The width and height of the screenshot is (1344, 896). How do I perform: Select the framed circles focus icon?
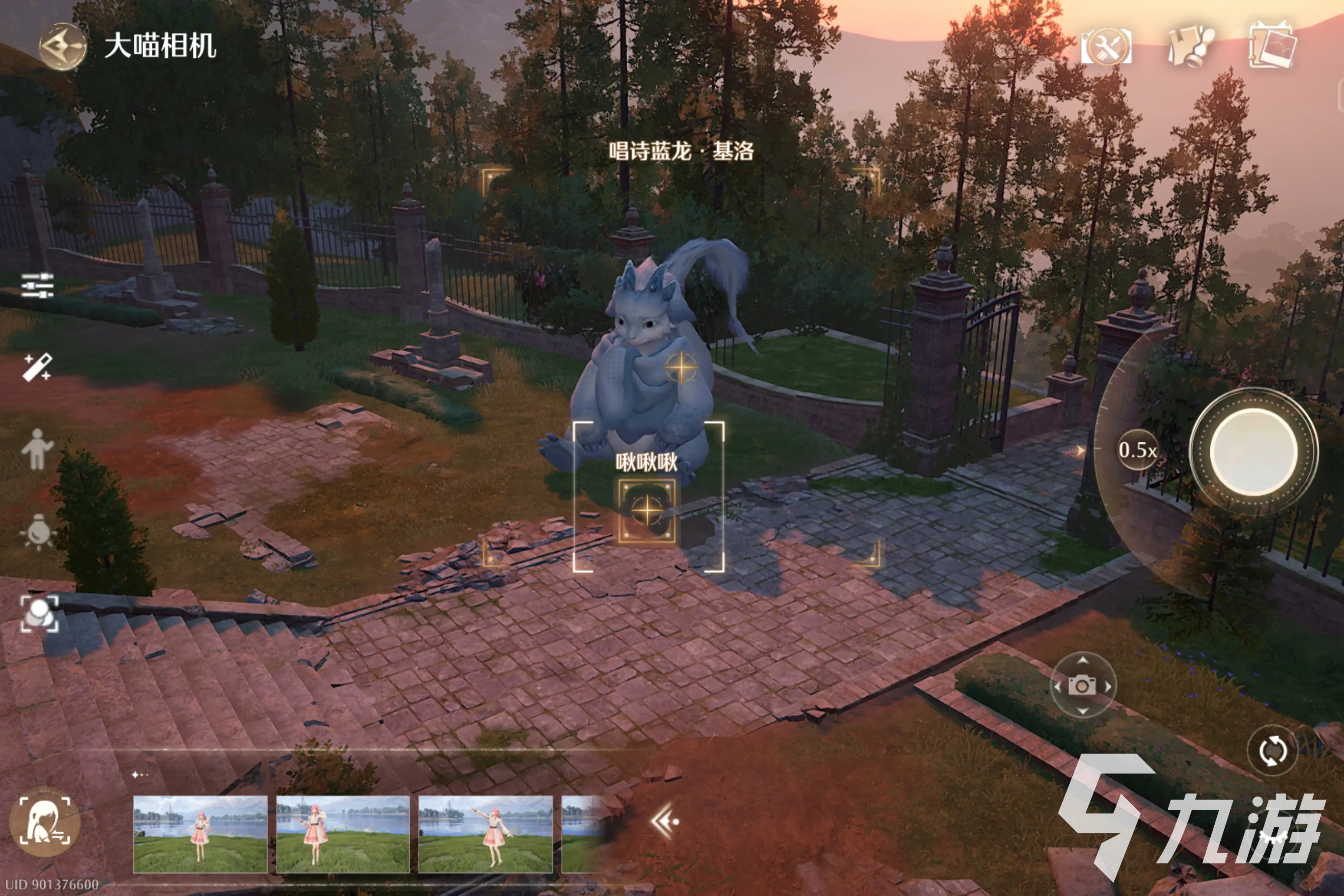(x=39, y=614)
